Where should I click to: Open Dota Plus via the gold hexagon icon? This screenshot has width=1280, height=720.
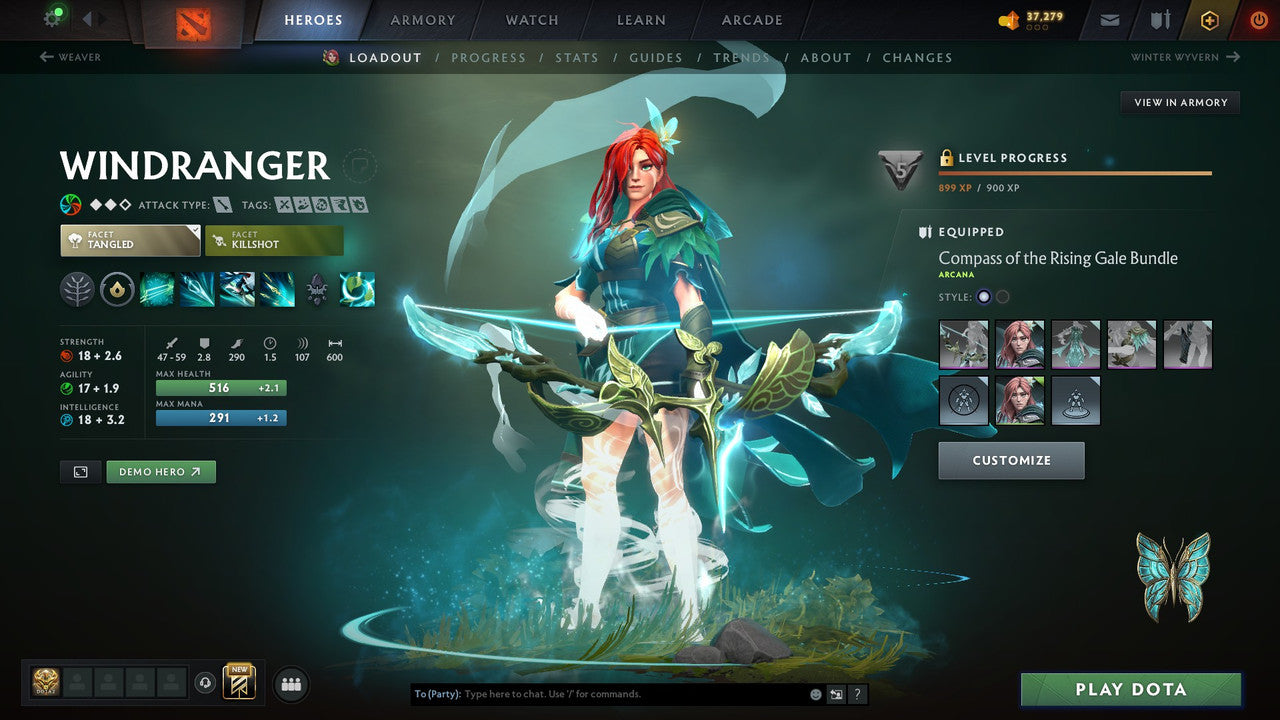[x=1209, y=19]
